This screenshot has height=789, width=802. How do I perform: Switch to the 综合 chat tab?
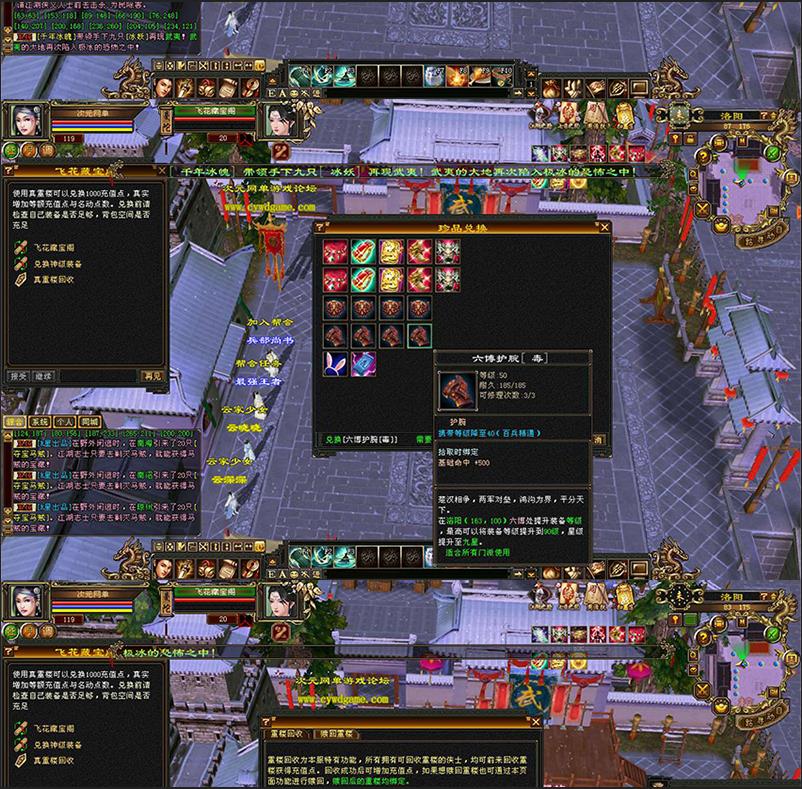(14, 423)
